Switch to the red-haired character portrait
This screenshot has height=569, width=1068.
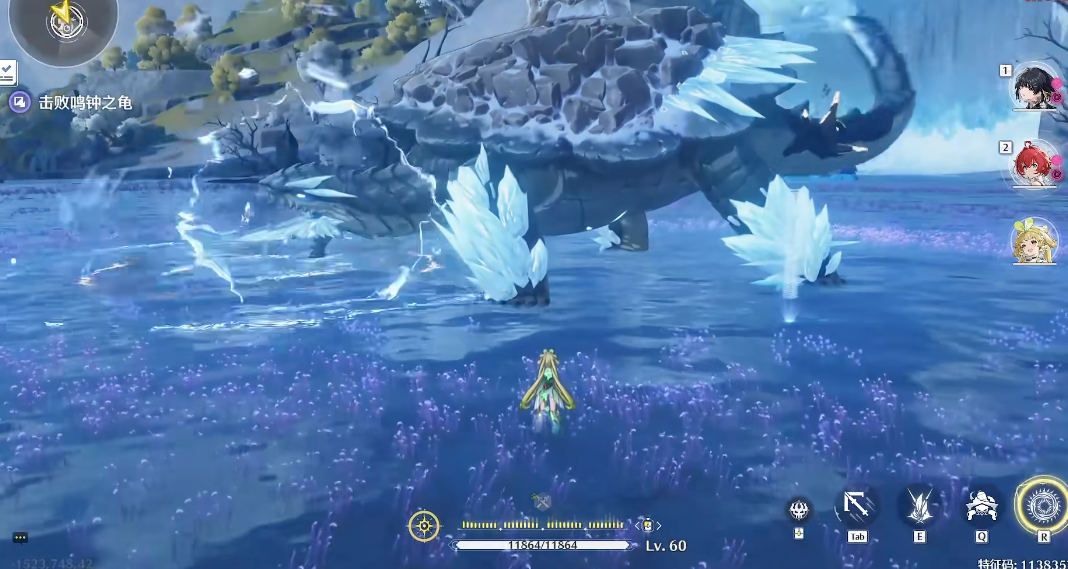(x=1033, y=164)
